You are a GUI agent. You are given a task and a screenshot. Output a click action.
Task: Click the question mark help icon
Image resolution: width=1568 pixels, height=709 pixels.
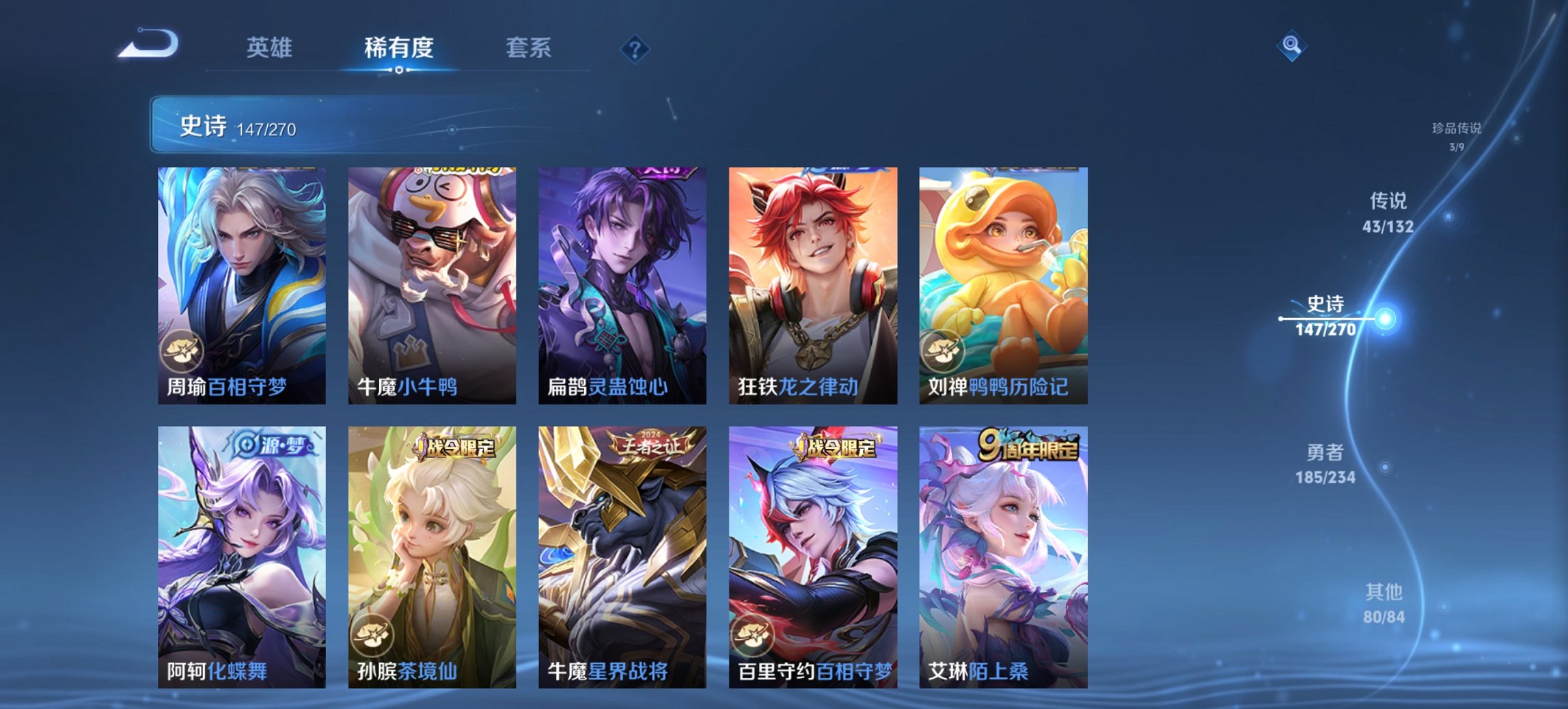tap(634, 47)
